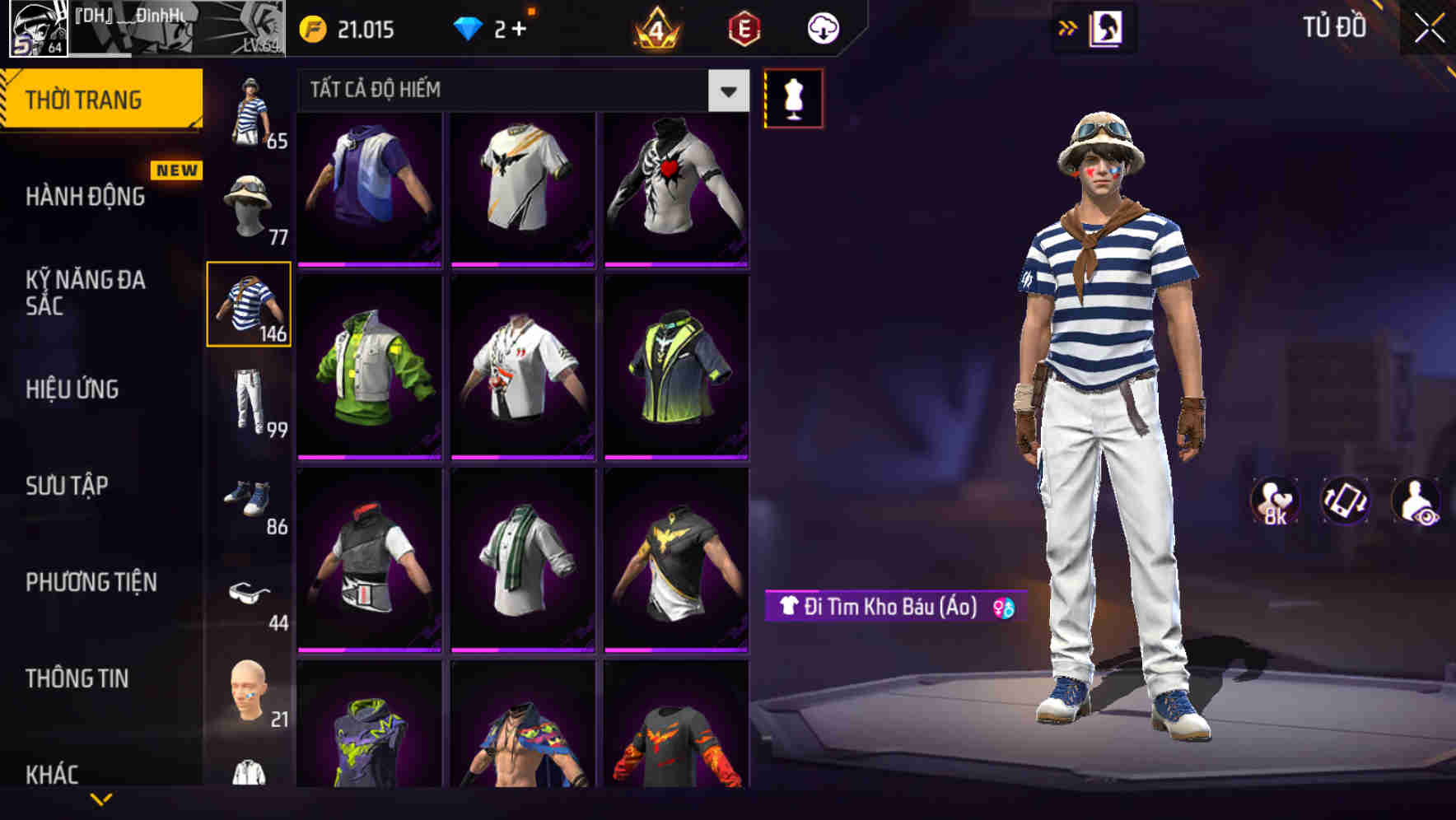1456x820 pixels.
Task: Select the striped sailor shirt thumbnail
Action: [250, 305]
